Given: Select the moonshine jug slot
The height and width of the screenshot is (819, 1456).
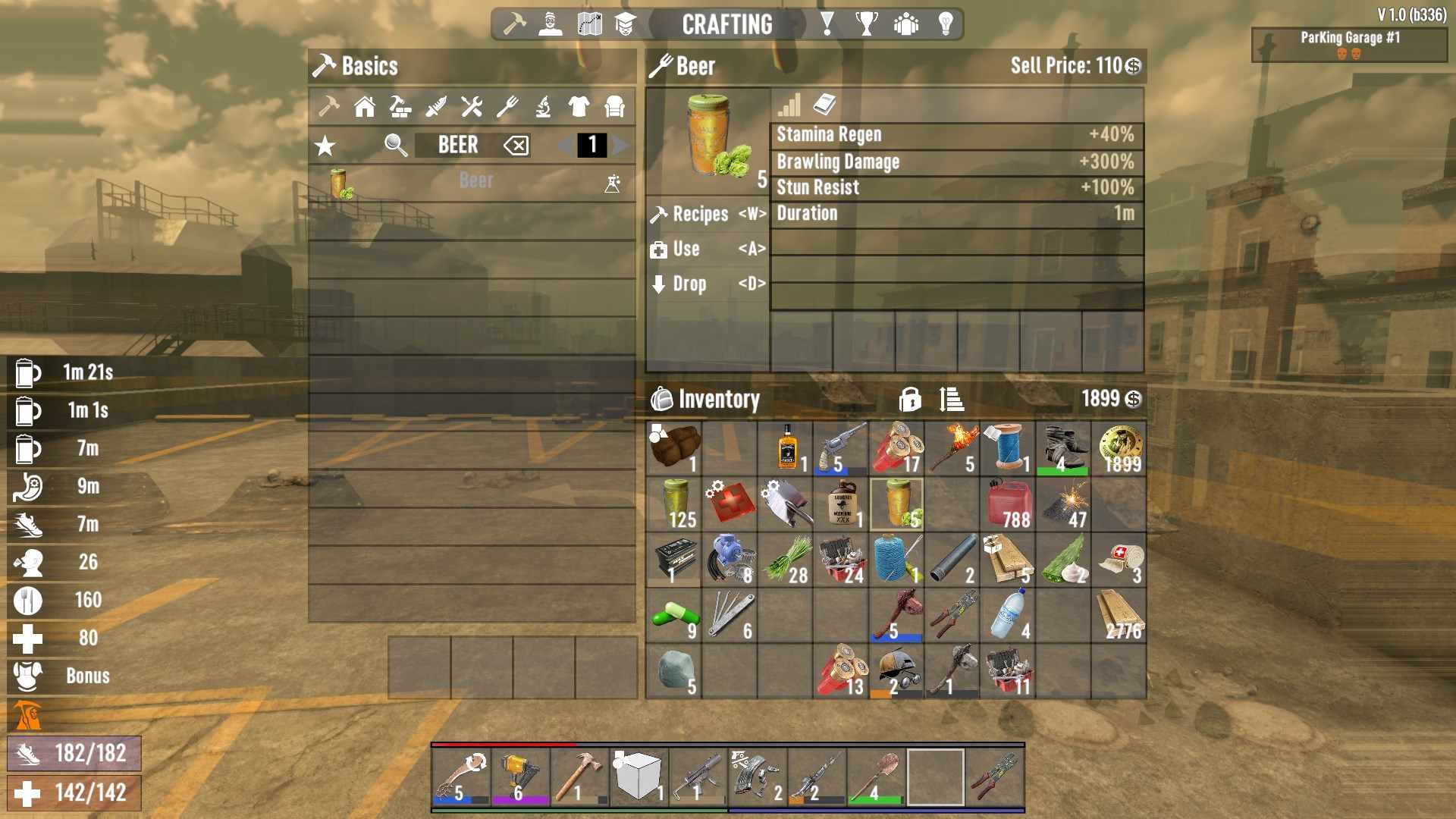Looking at the screenshot, I should tap(841, 504).
